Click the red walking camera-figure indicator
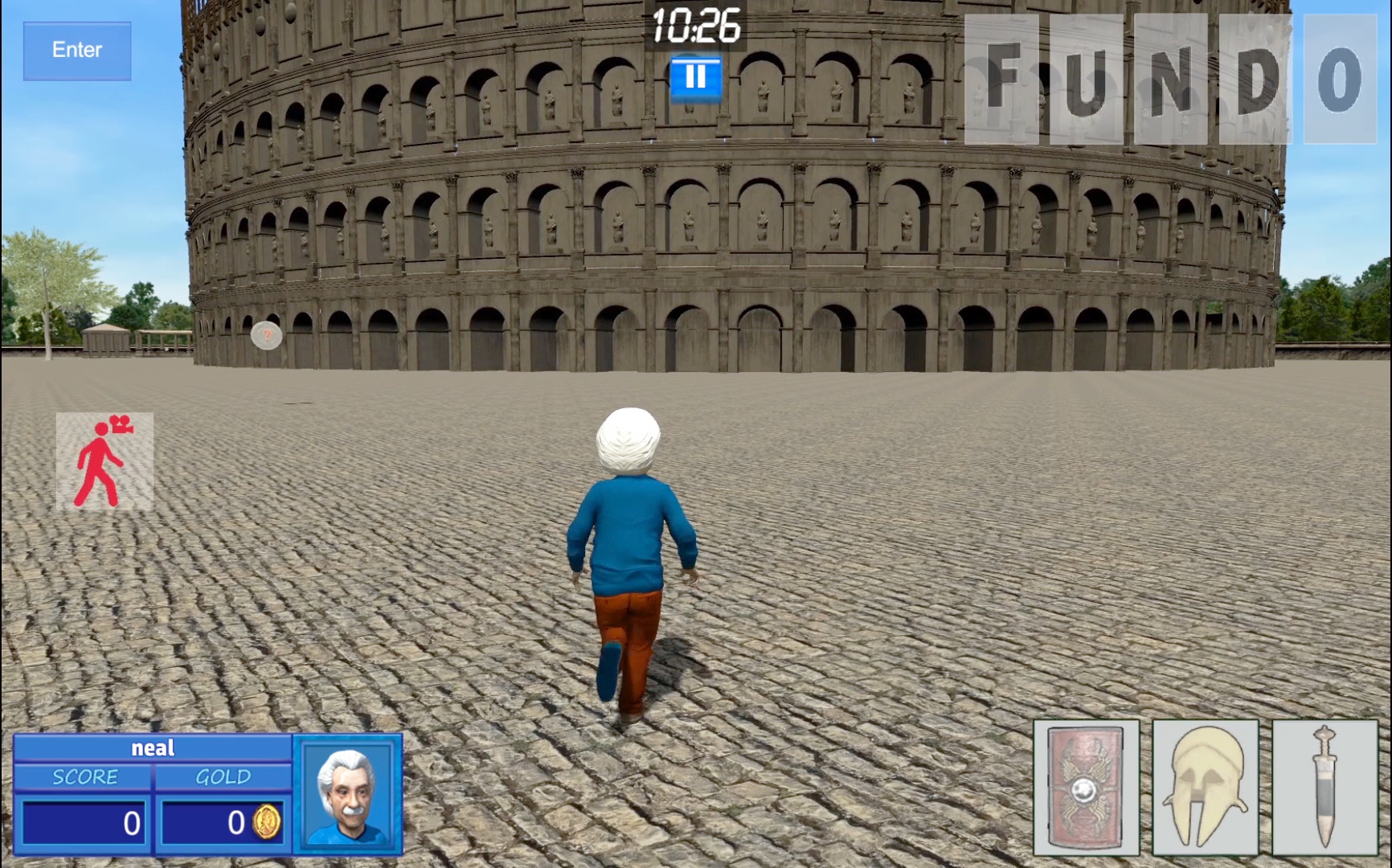Screen dimensions: 1392x868 (105, 460)
